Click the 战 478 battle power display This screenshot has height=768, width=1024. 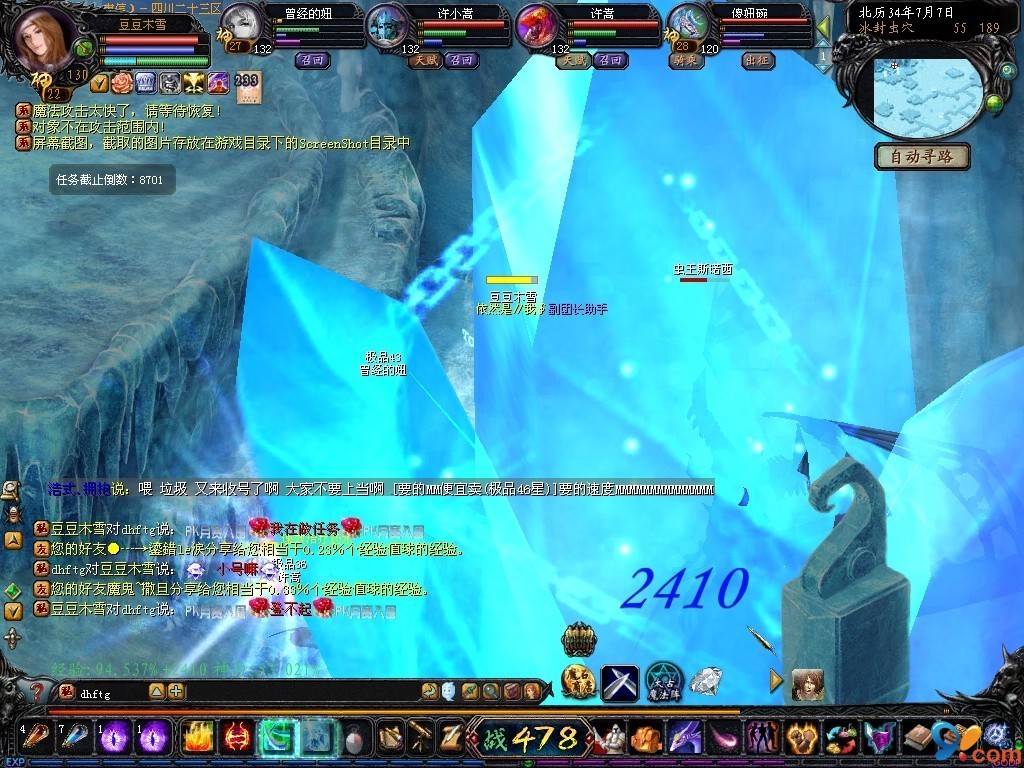[x=530, y=738]
